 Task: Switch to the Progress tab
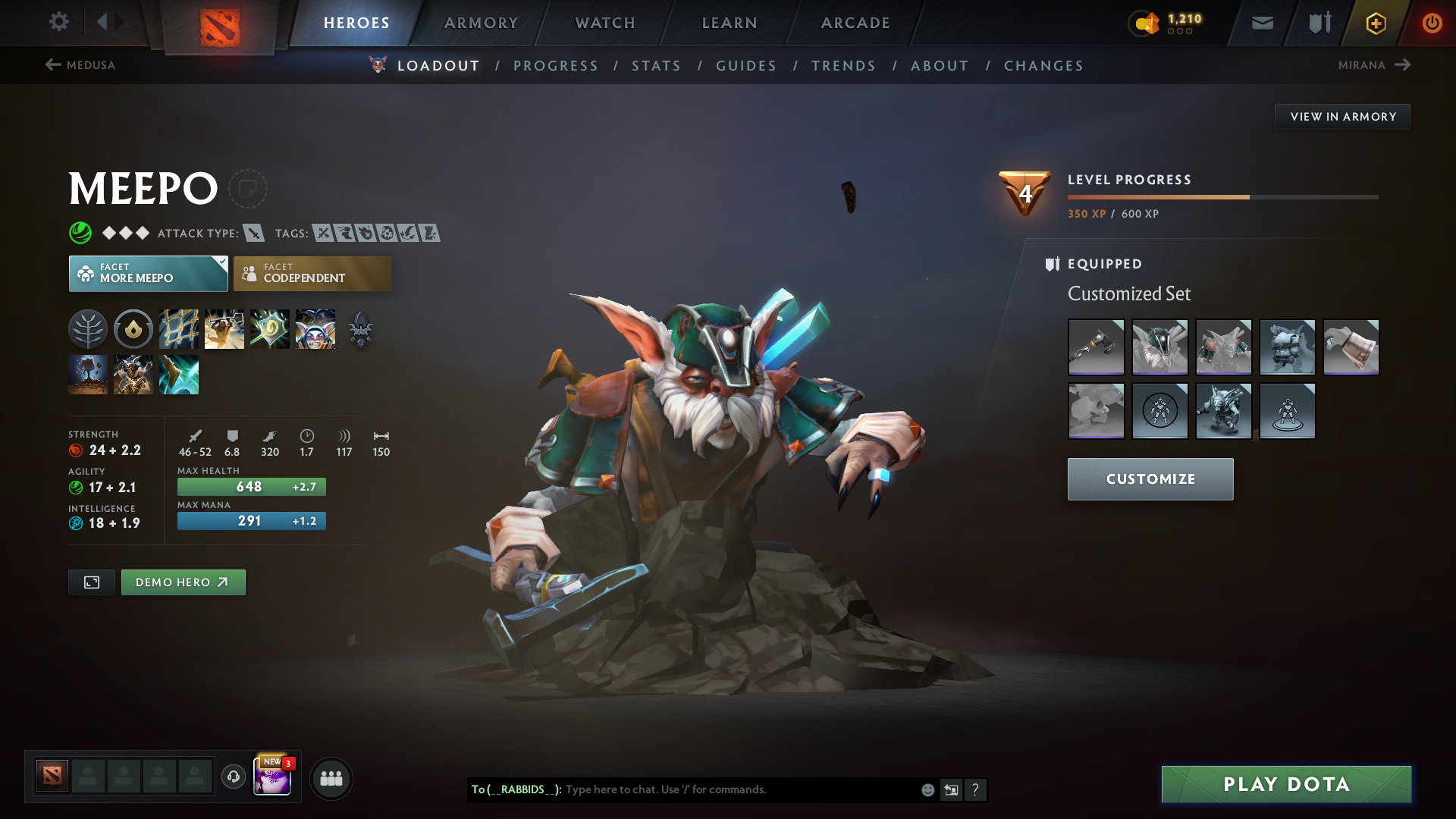click(x=556, y=66)
